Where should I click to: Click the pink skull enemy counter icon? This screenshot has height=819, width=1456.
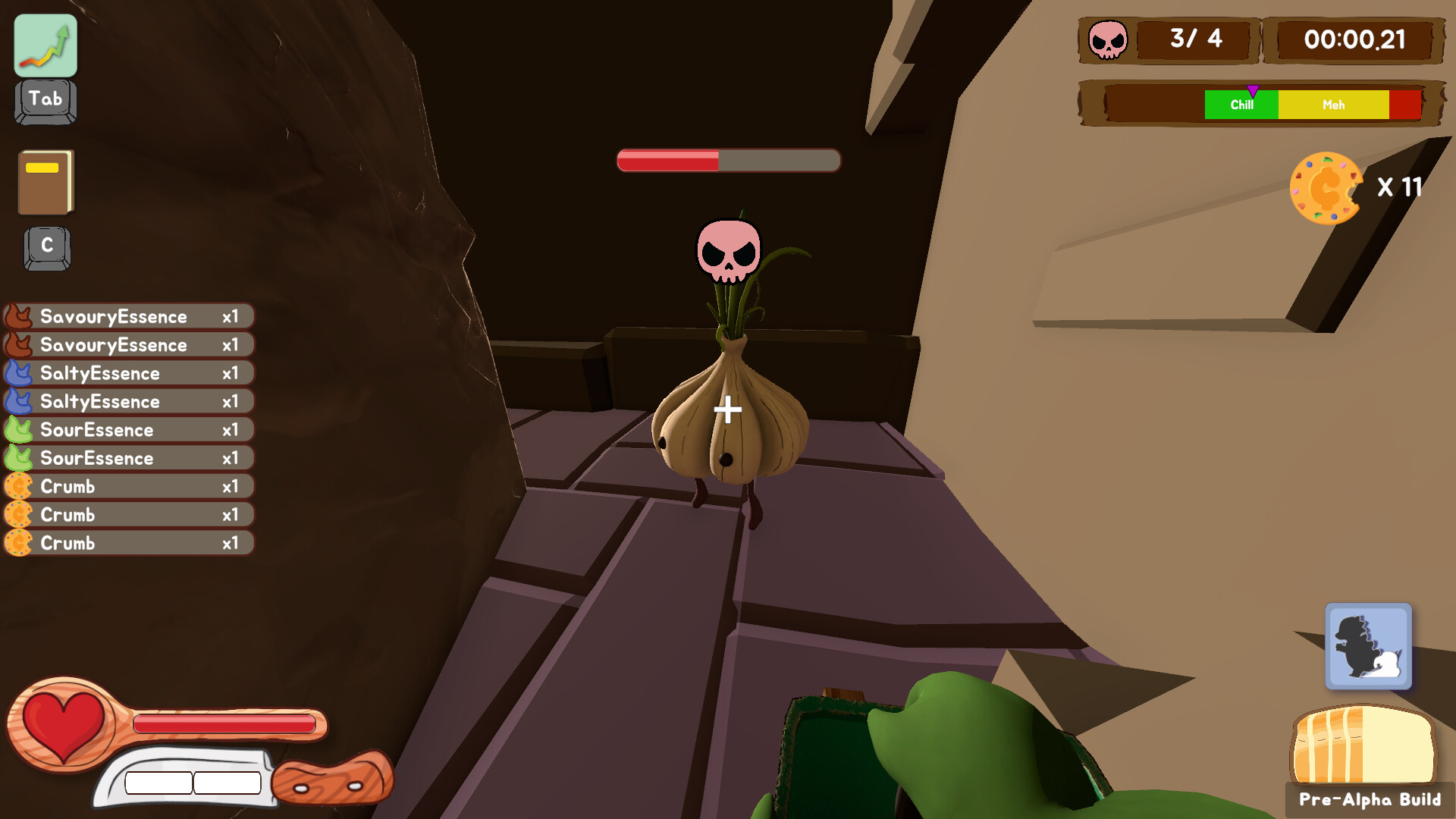click(x=1106, y=40)
